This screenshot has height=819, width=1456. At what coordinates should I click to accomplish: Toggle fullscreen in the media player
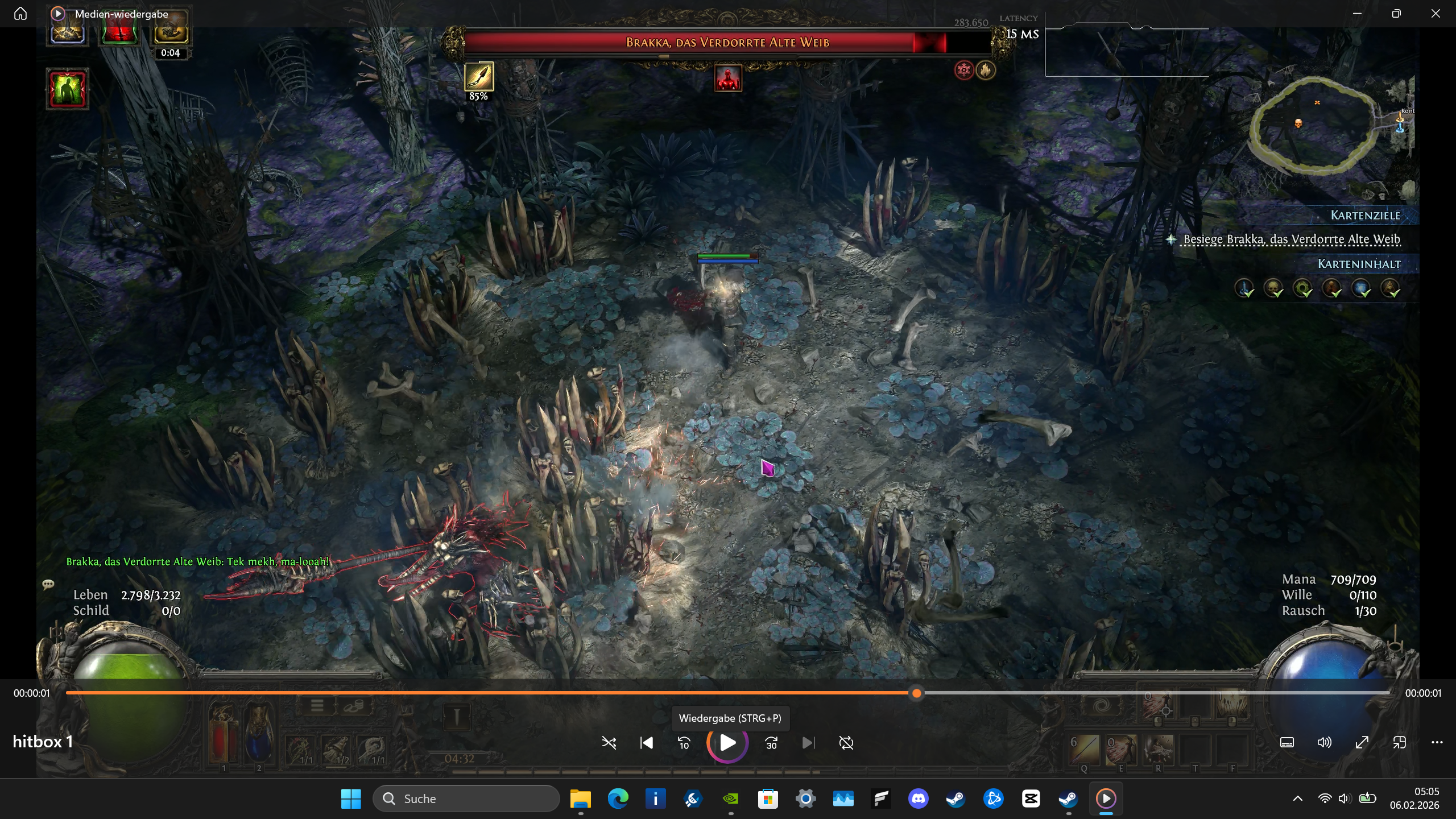tap(1362, 743)
